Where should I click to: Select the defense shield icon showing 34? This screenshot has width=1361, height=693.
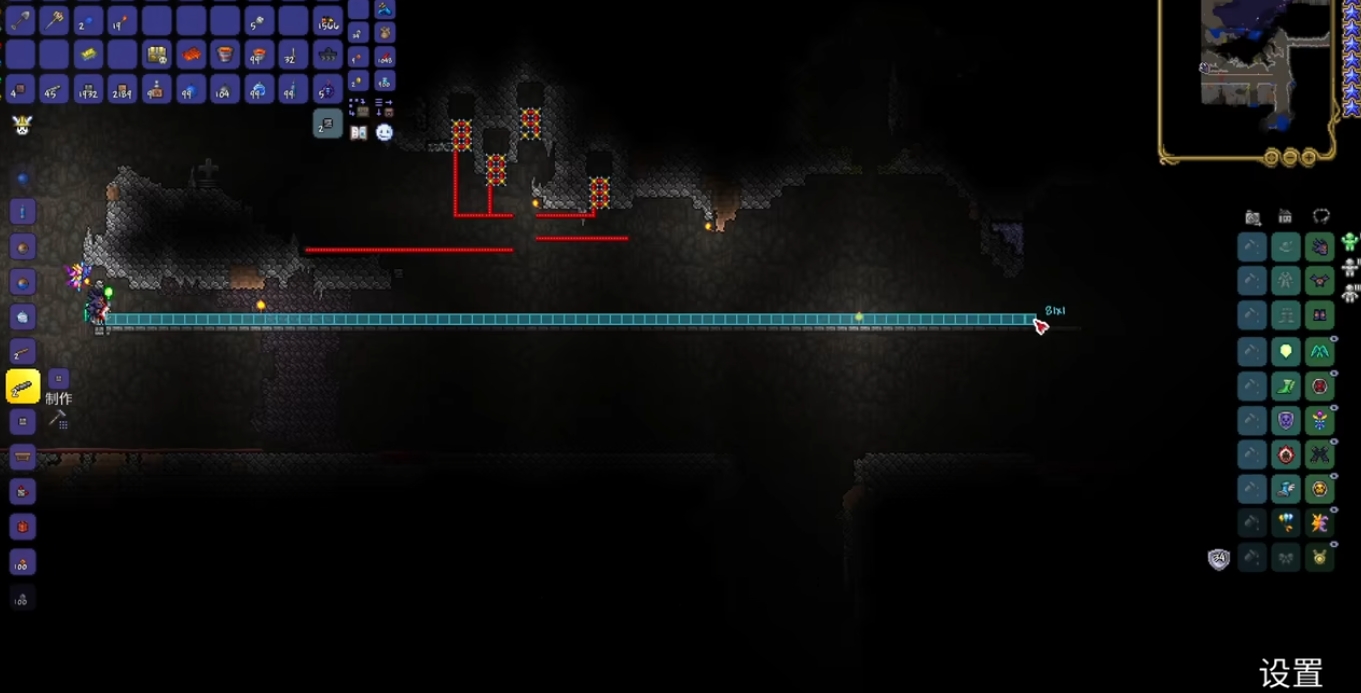(x=1218, y=559)
